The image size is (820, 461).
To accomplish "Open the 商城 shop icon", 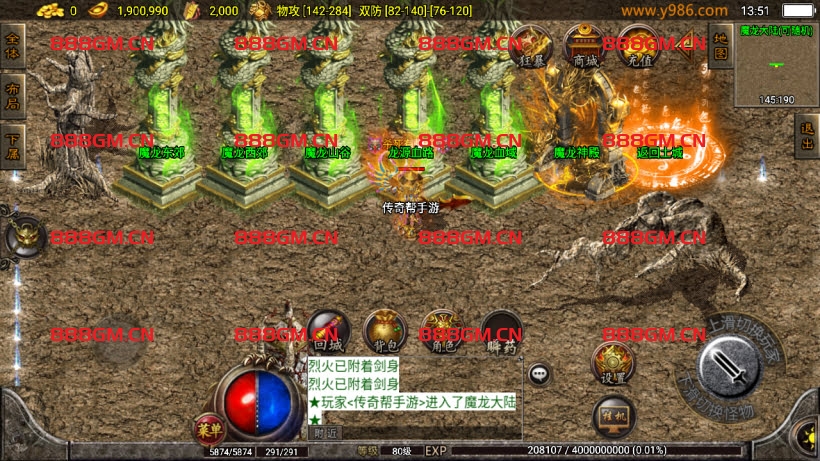I will point(582,46).
